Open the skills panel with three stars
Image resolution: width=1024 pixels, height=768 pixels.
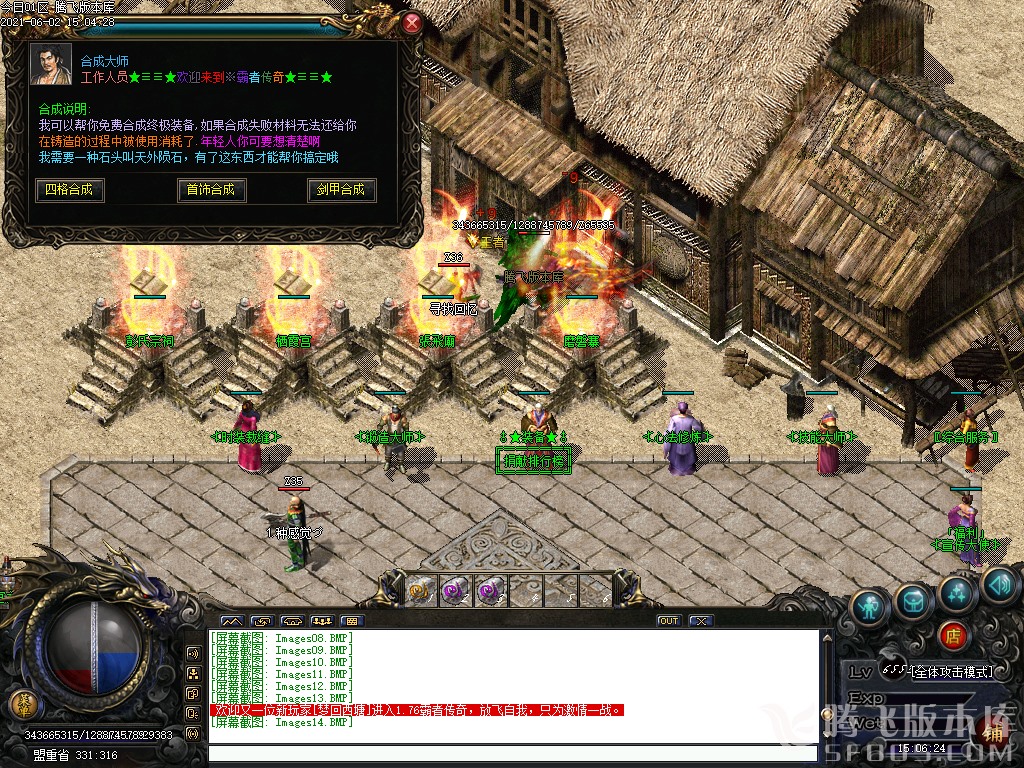[x=957, y=592]
